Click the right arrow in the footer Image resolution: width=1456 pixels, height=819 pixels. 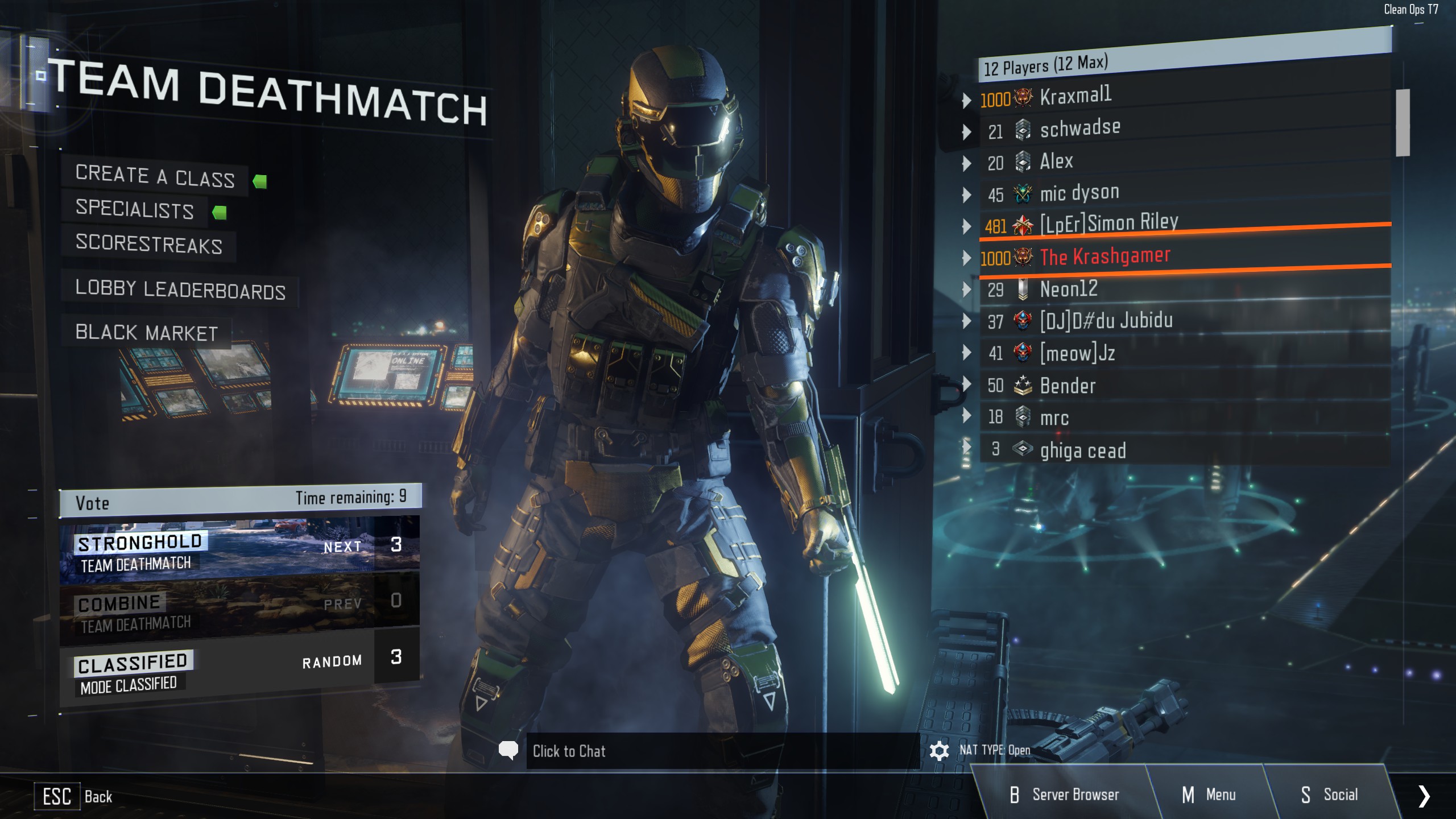pyautogui.click(x=1424, y=796)
